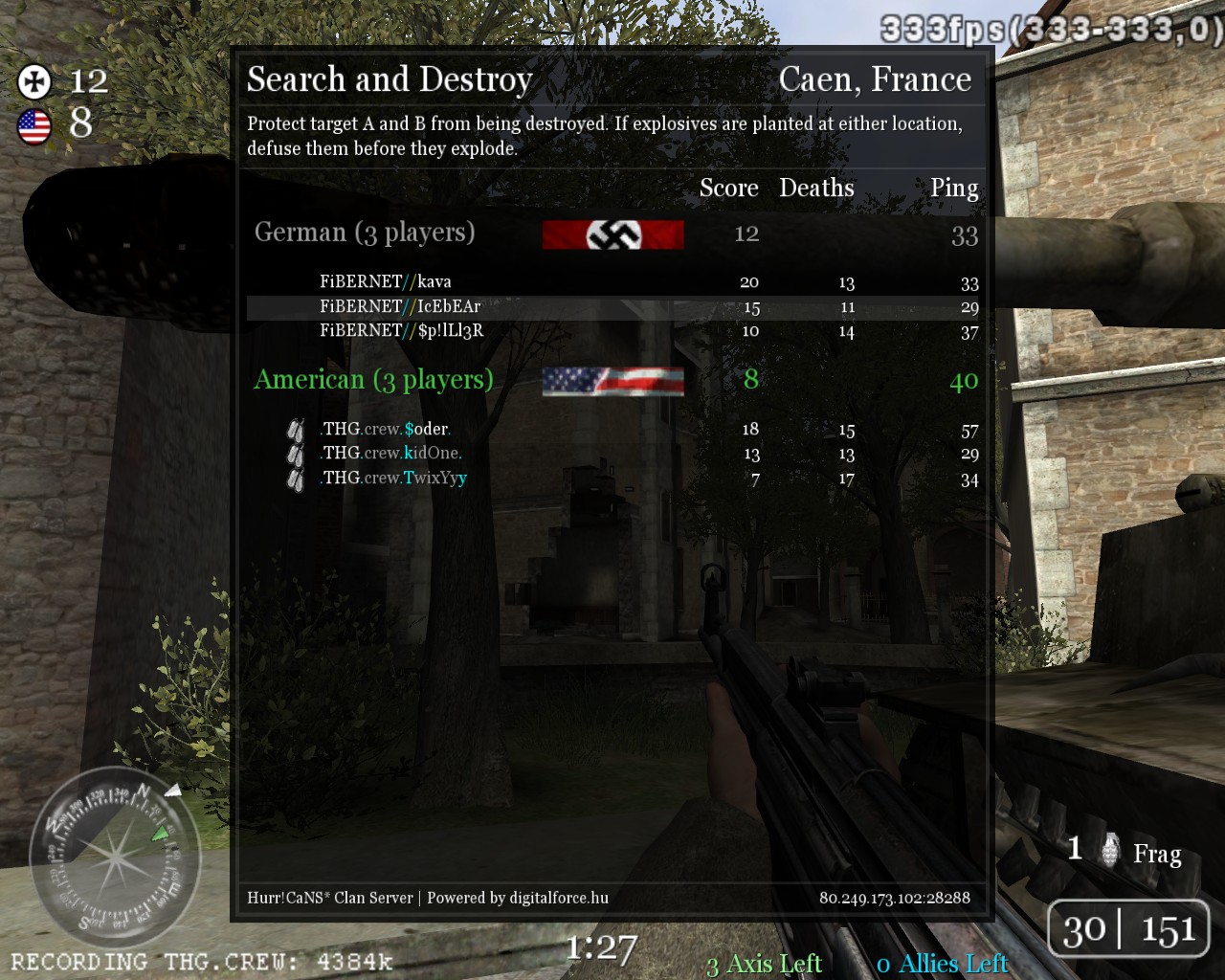This screenshot has width=1225, height=980.
Task: Click player FiBERNET//$p!lLl3R's row
Action: pos(402,331)
